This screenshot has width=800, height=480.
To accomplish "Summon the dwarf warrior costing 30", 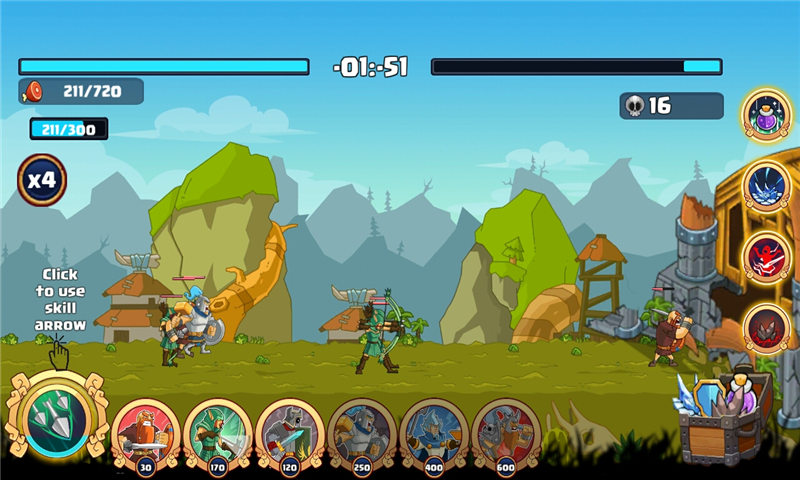I will pos(146,431).
